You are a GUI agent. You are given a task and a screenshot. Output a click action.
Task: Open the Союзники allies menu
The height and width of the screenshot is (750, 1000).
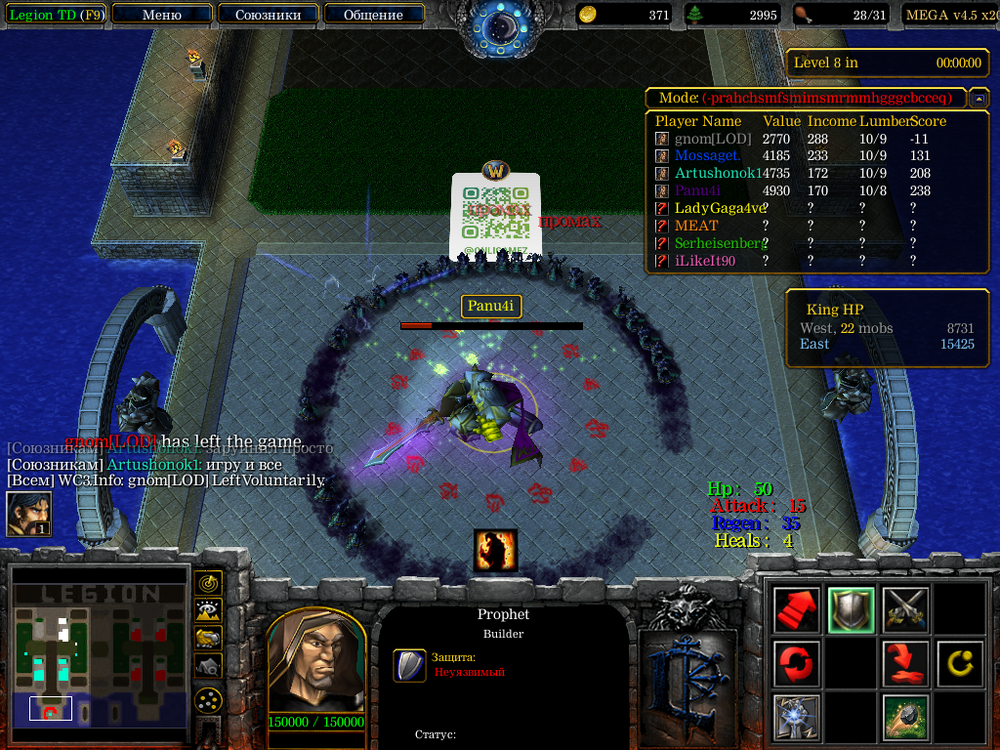click(x=267, y=15)
